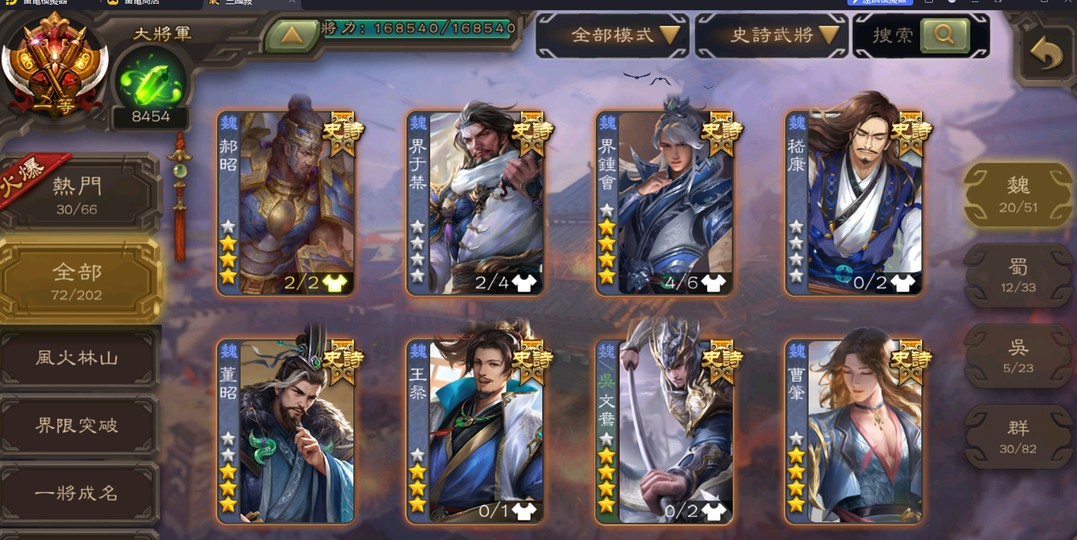Viewport: 1077px width, 540px height.
Task: Select the 郝昭 general card
Action: [x=287, y=203]
